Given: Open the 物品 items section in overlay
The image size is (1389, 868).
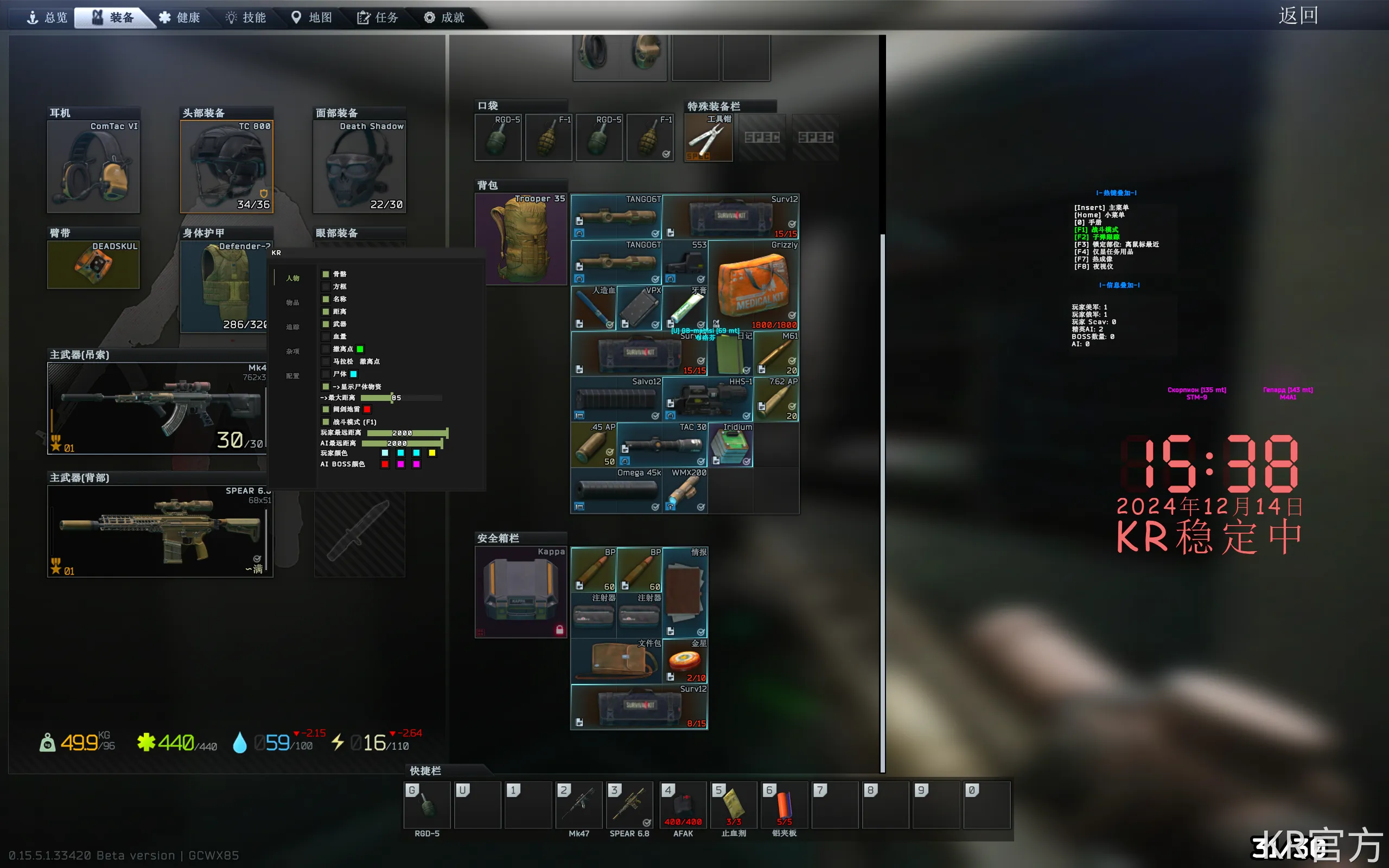Looking at the screenshot, I should coord(293,303).
